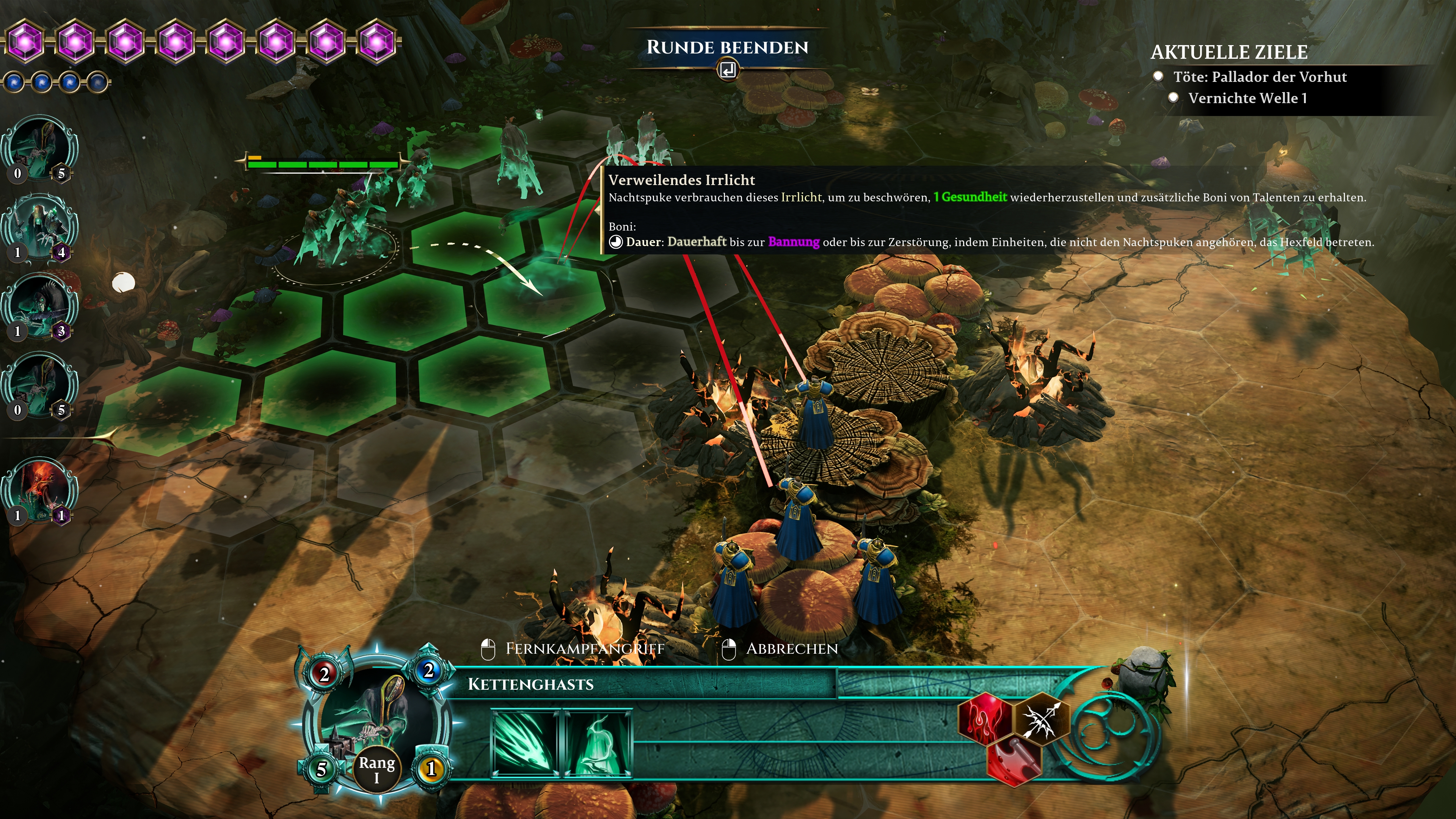
Task: Click the Rang I badge
Action: 377,770
